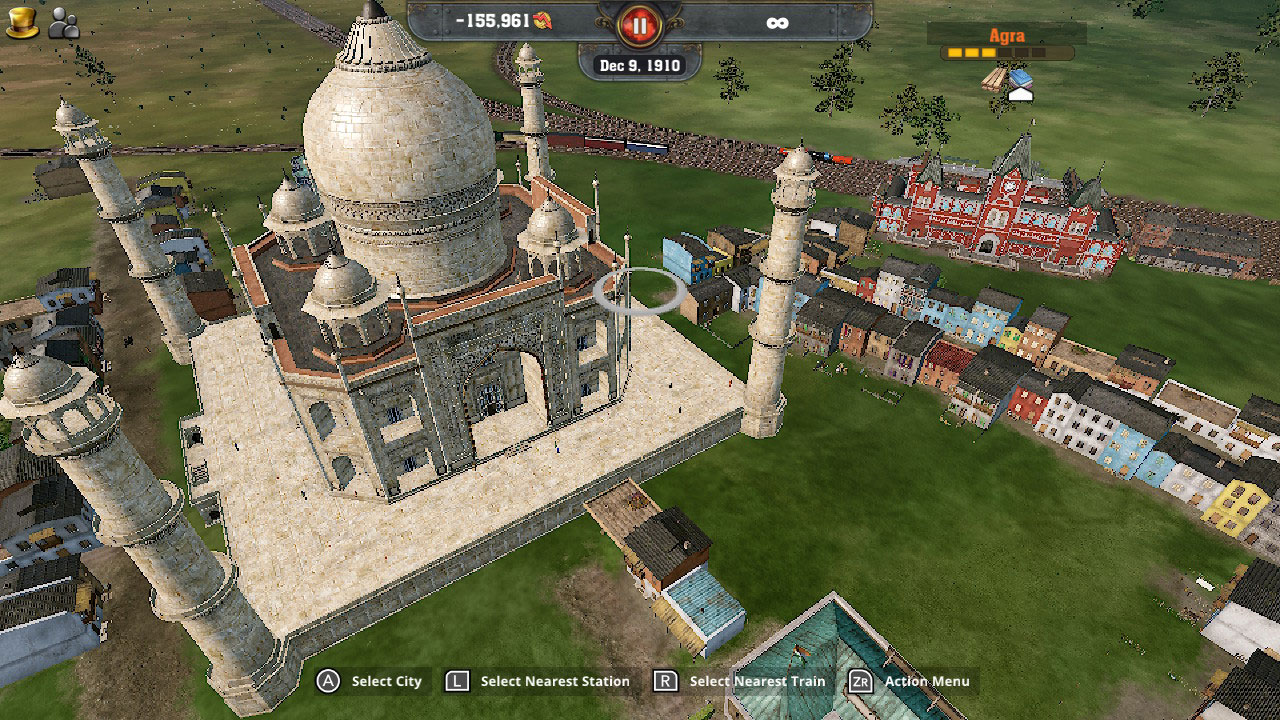Screen dimensions: 1280x720
Task: Click Agra's city growth progress bar
Action: coord(1006,52)
